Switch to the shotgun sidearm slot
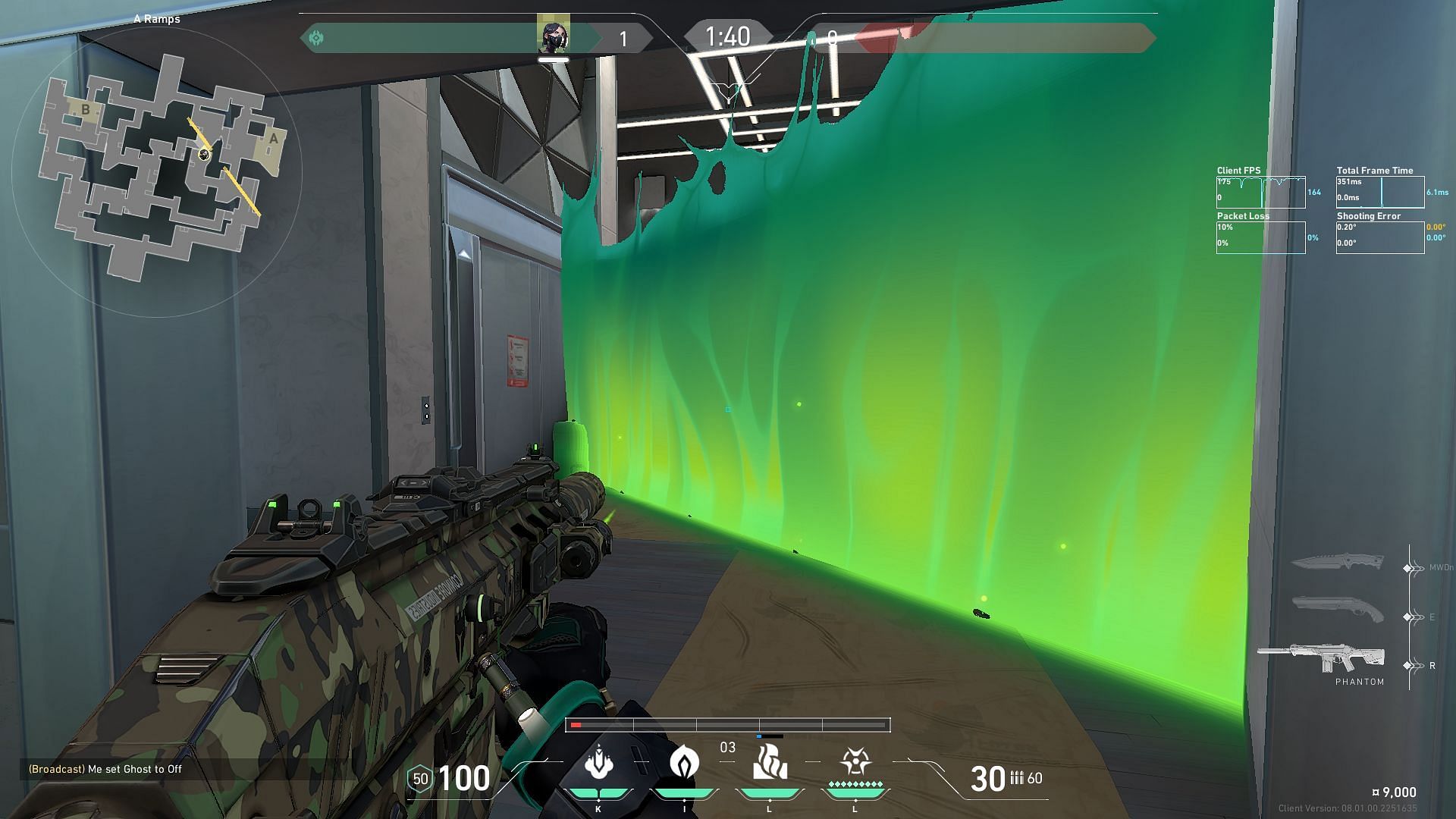The width and height of the screenshot is (1456, 819). pyautogui.click(x=1338, y=609)
